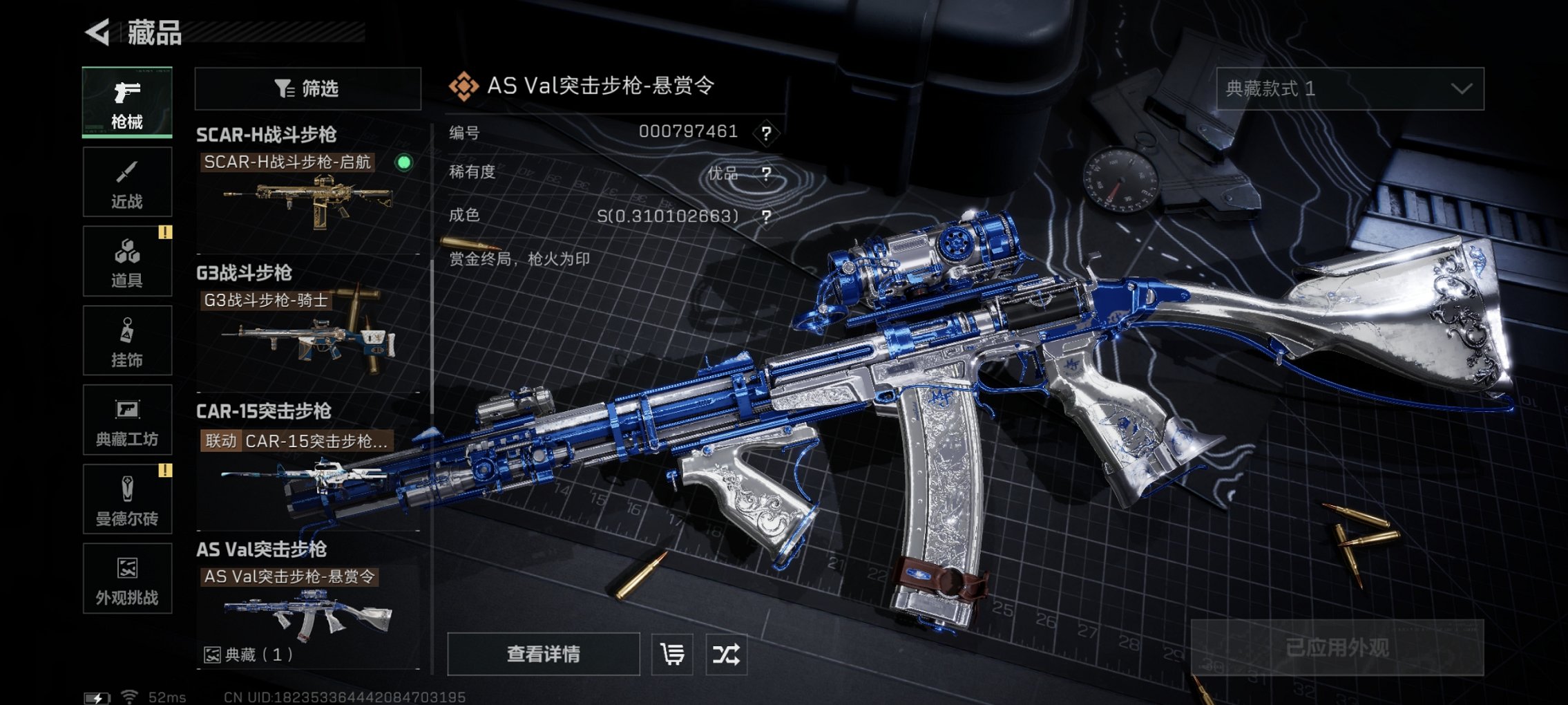Click the question mark next to 编号
This screenshot has width=1568, height=705.
click(767, 131)
